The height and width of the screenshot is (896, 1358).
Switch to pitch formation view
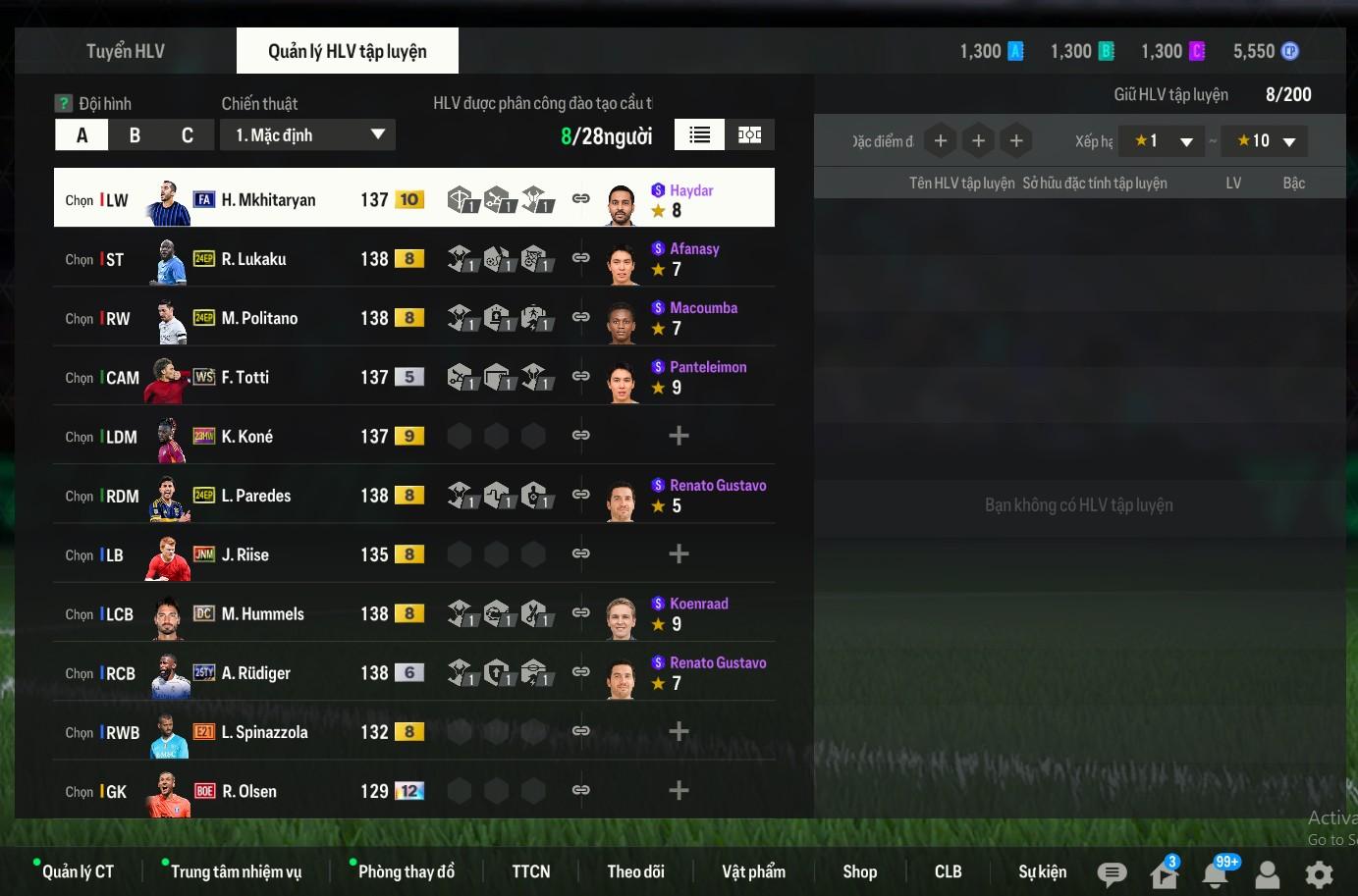[x=749, y=135]
